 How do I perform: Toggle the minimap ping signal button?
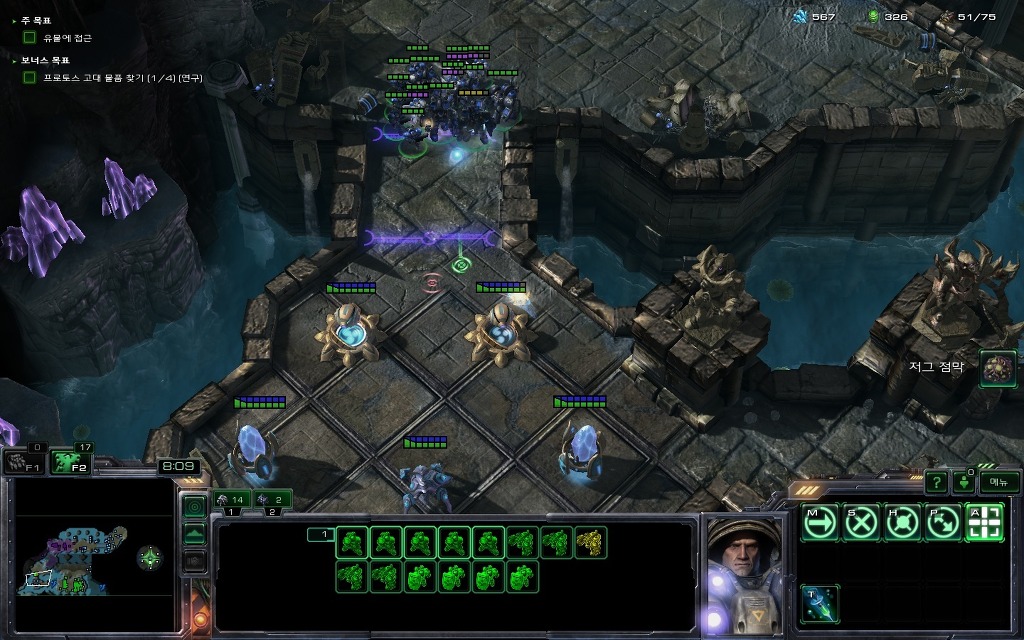[x=195, y=506]
